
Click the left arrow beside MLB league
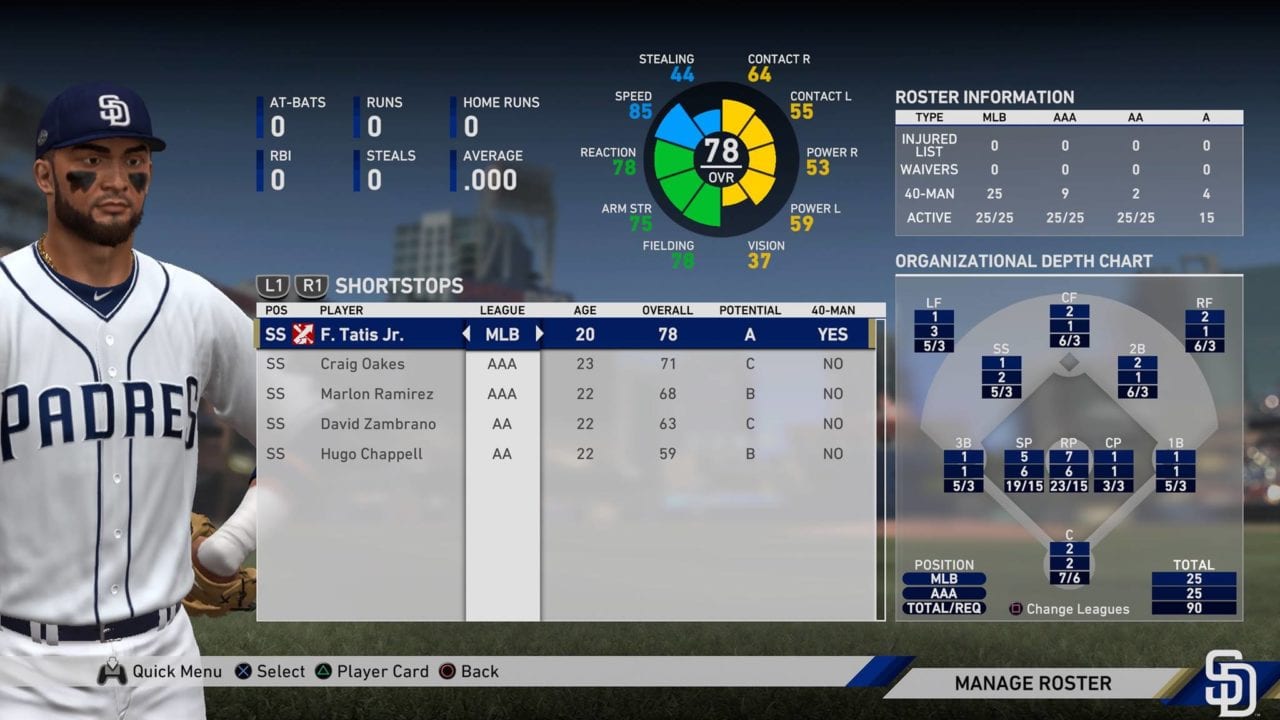tap(466, 334)
